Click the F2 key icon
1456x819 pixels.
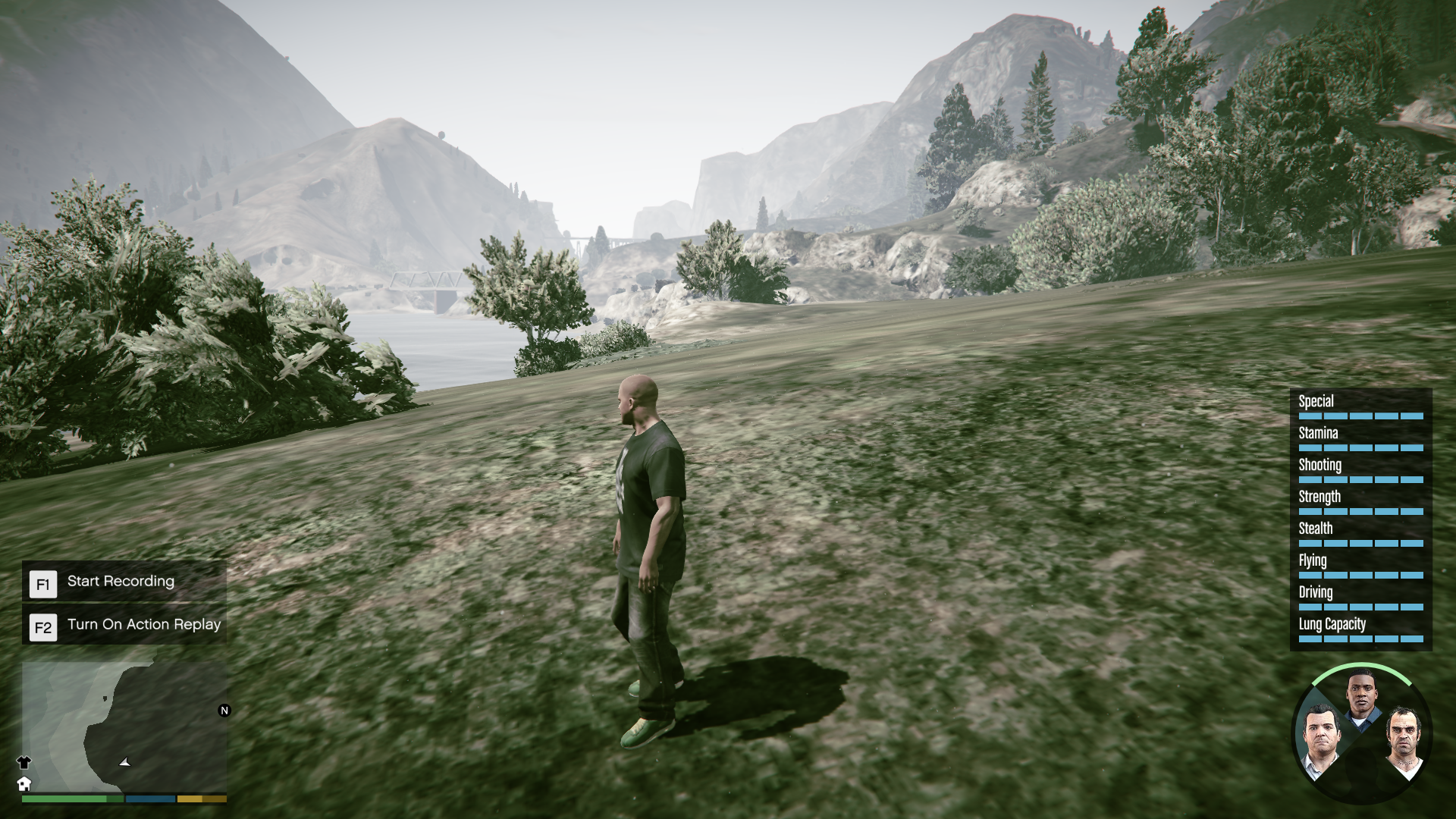point(43,626)
